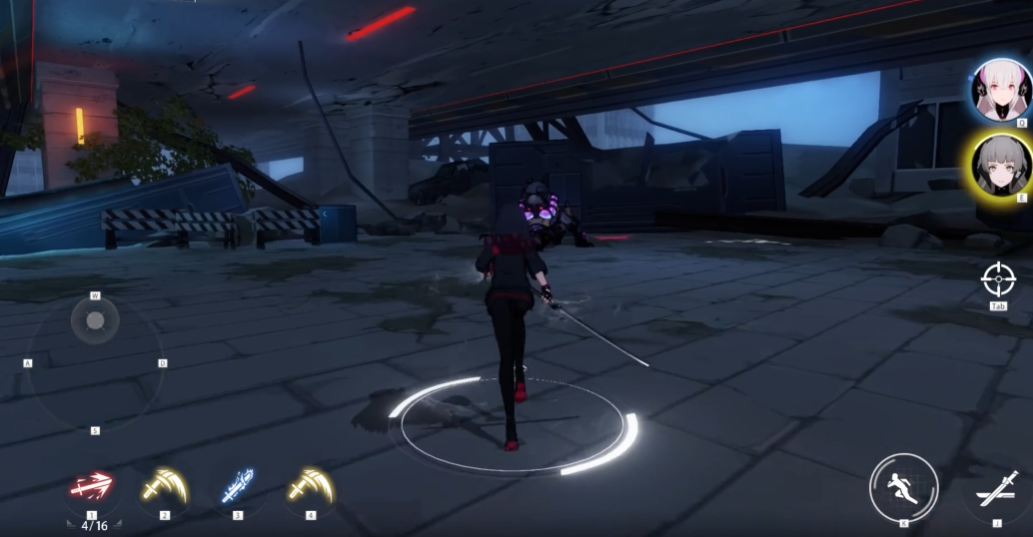
Task: Switch to the pink-haired character portrait
Action: 1000,90
